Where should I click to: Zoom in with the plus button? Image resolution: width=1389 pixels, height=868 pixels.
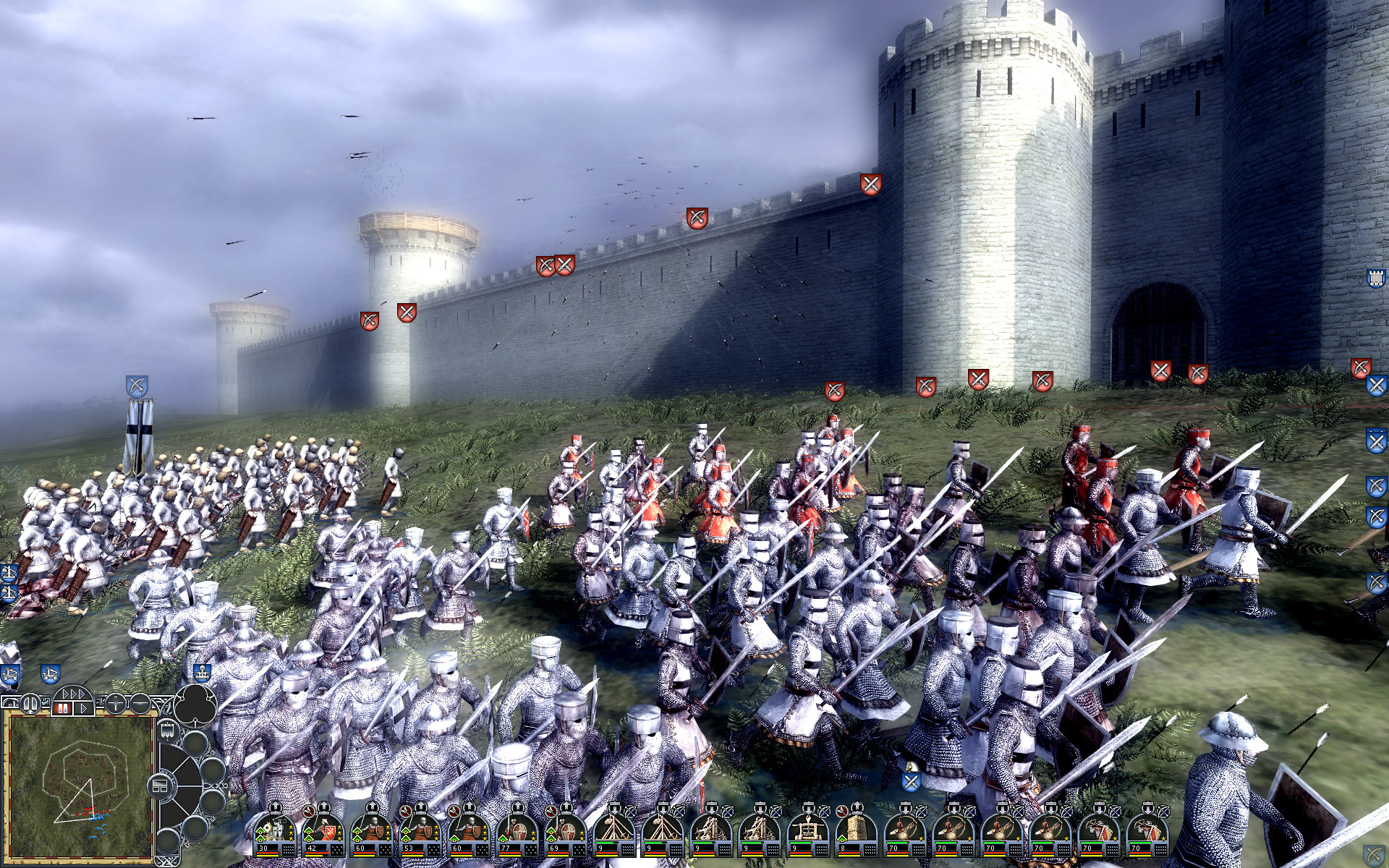coord(116,704)
